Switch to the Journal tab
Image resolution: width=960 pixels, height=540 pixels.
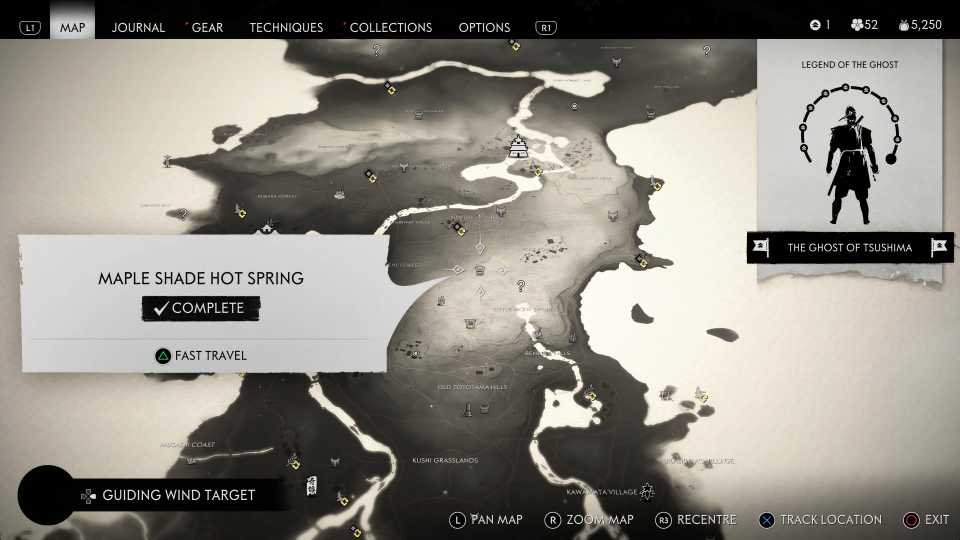click(x=138, y=27)
